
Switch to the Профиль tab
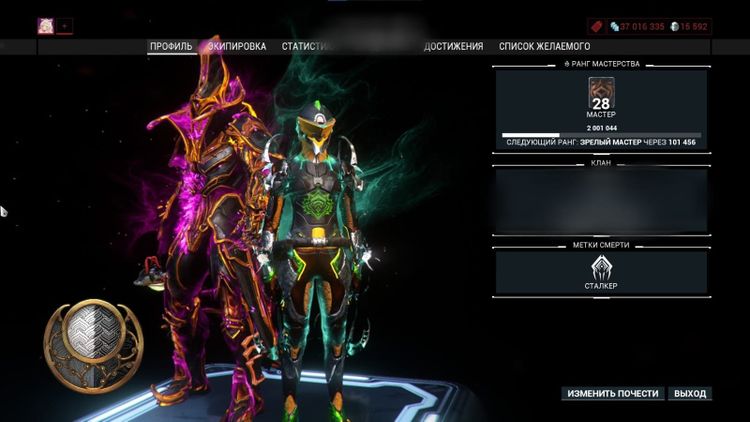pyautogui.click(x=170, y=46)
